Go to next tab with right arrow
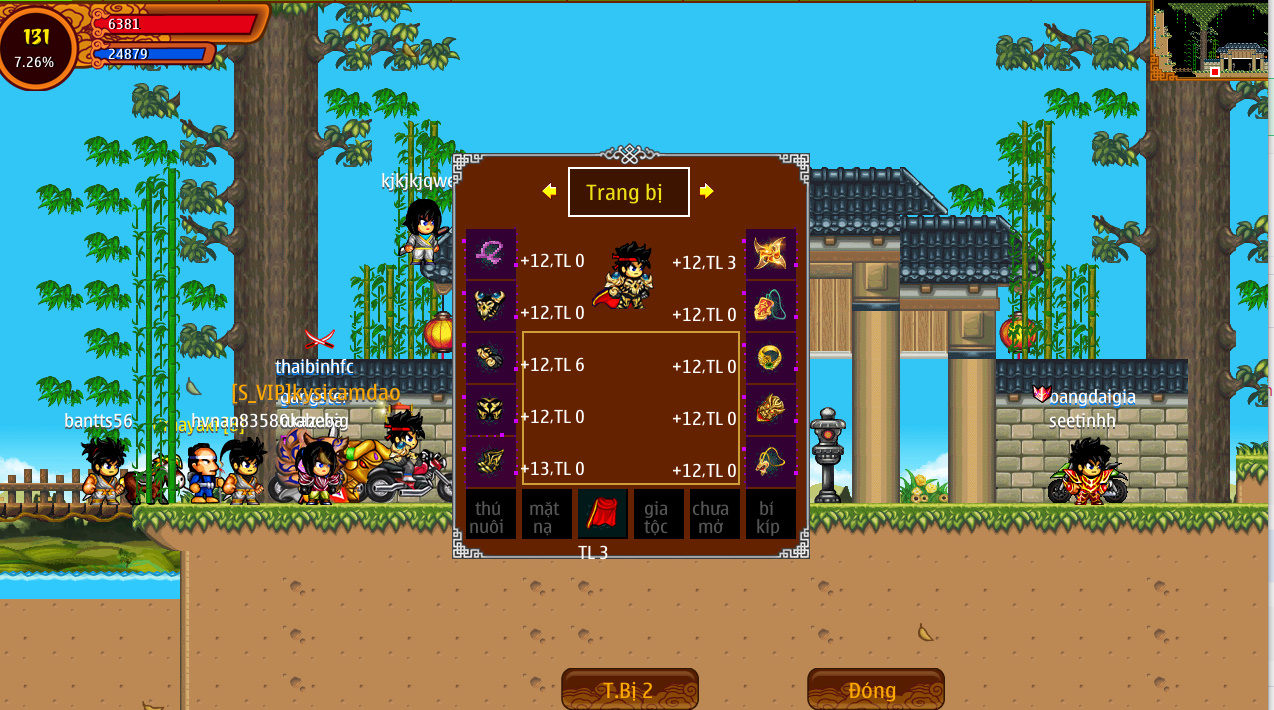The width and height of the screenshot is (1274, 710). 707,191
